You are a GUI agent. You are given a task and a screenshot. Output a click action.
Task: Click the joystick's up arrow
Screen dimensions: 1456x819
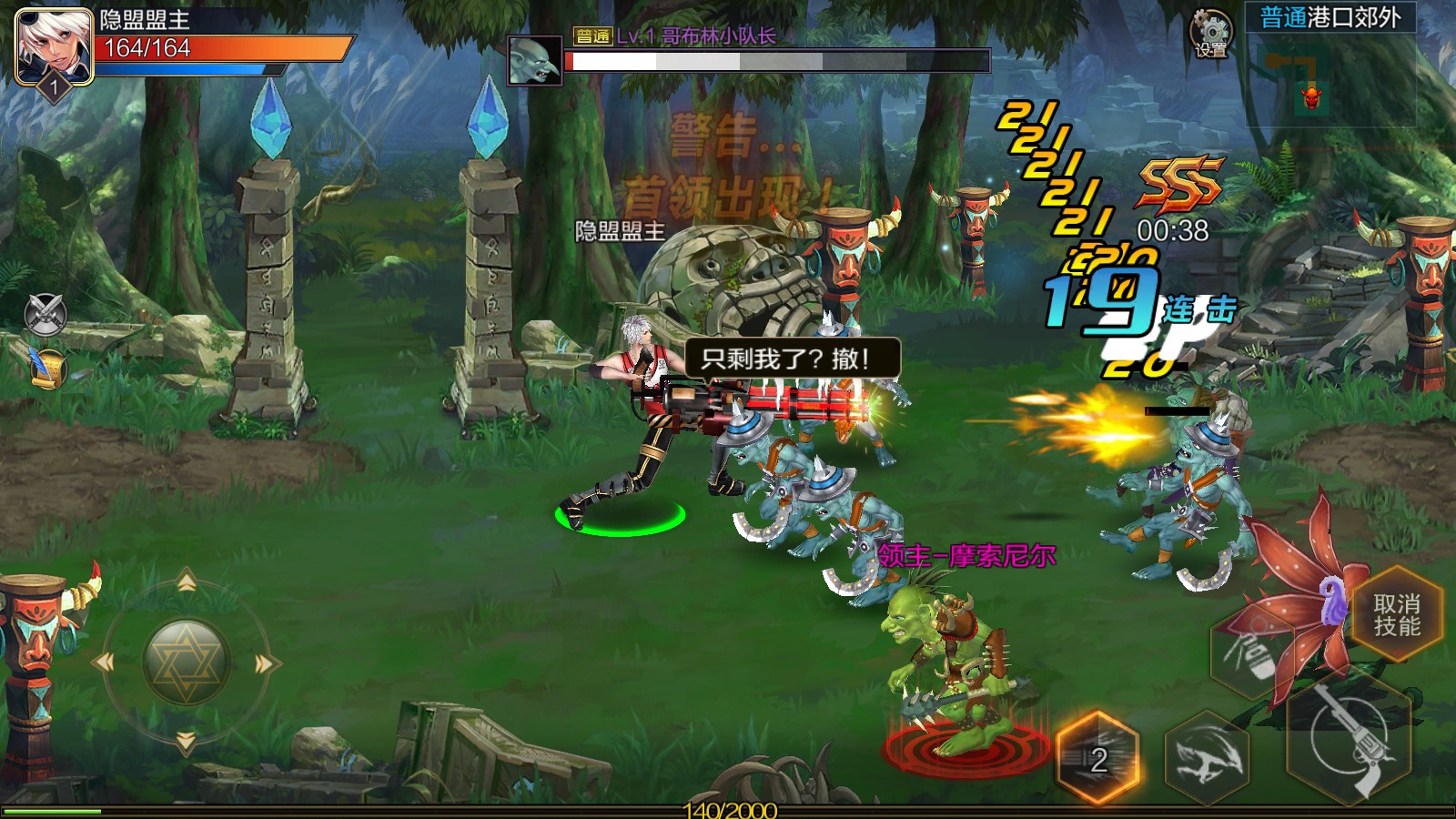(x=187, y=582)
